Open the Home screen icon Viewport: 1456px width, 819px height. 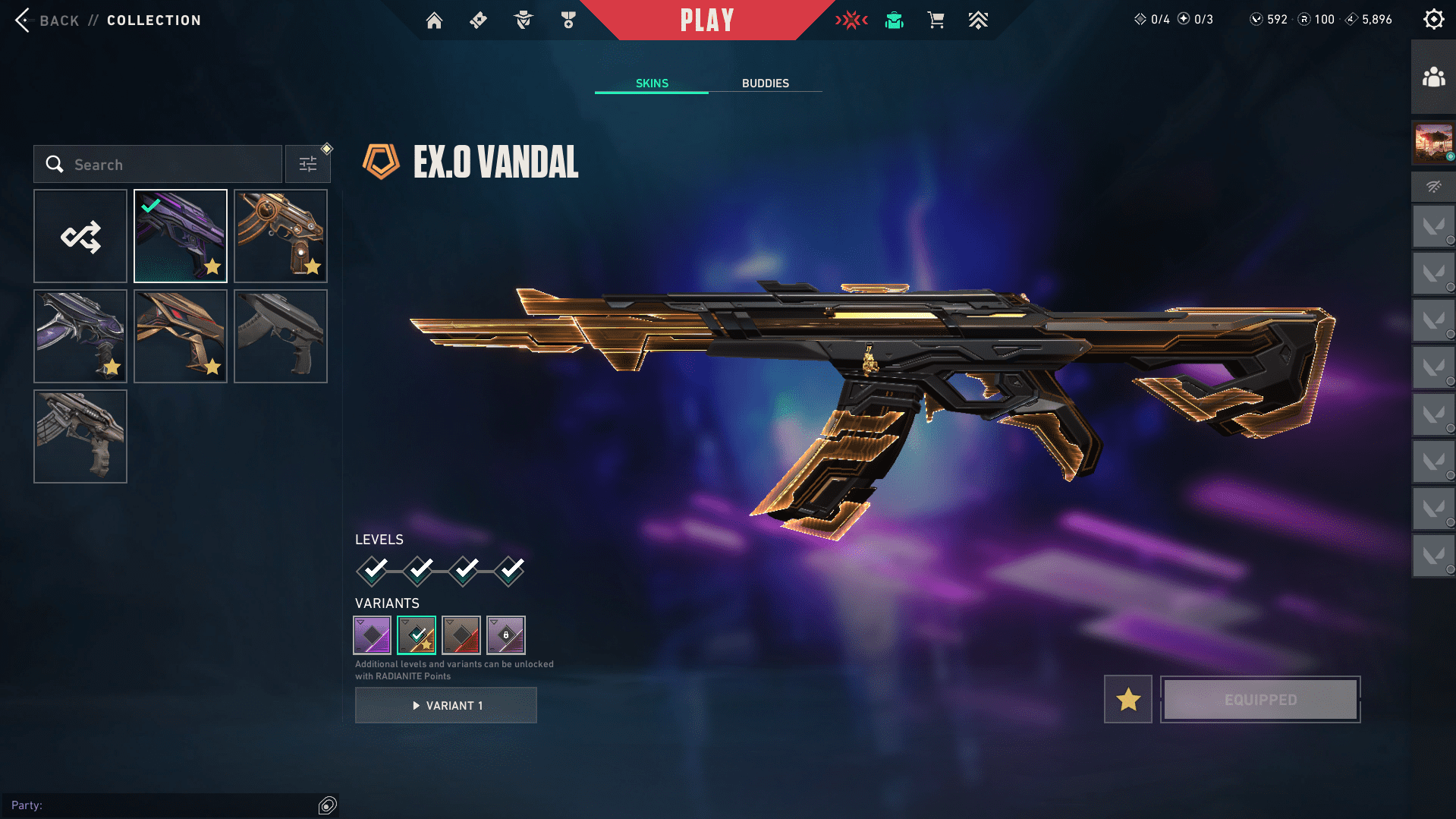(x=434, y=20)
